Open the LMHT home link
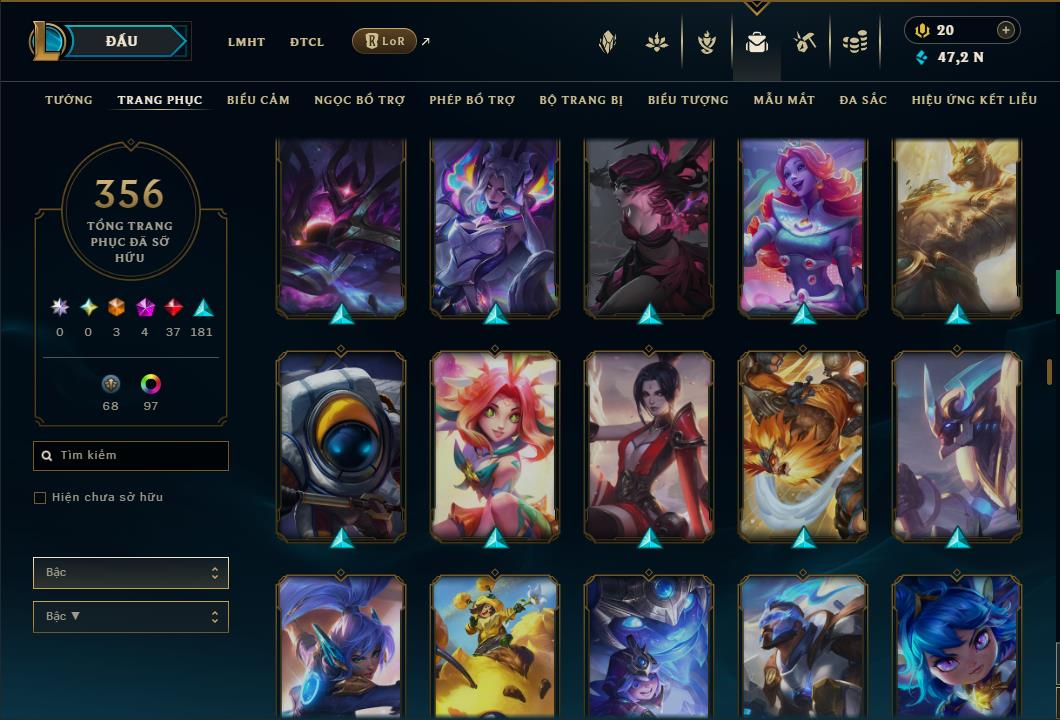This screenshot has width=1060, height=720. (x=246, y=42)
